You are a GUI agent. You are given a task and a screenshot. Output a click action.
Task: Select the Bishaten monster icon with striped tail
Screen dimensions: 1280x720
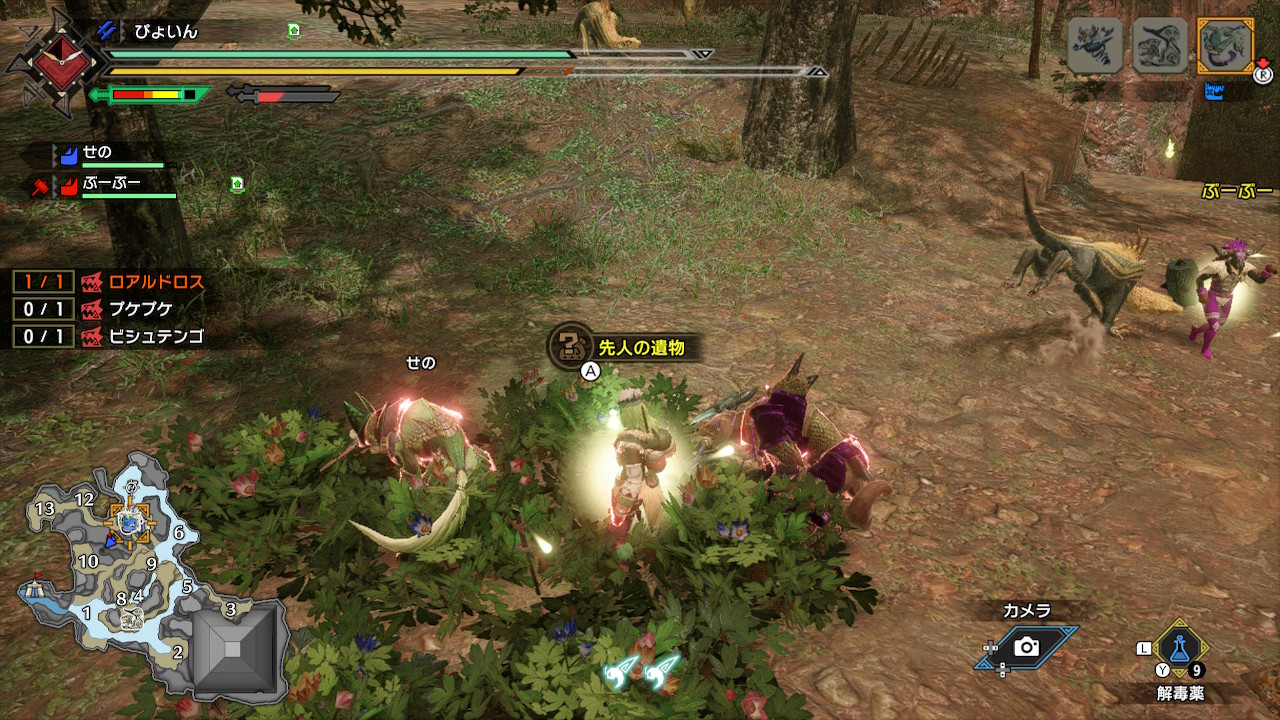pyautogui.click(x=1095, y=46)
